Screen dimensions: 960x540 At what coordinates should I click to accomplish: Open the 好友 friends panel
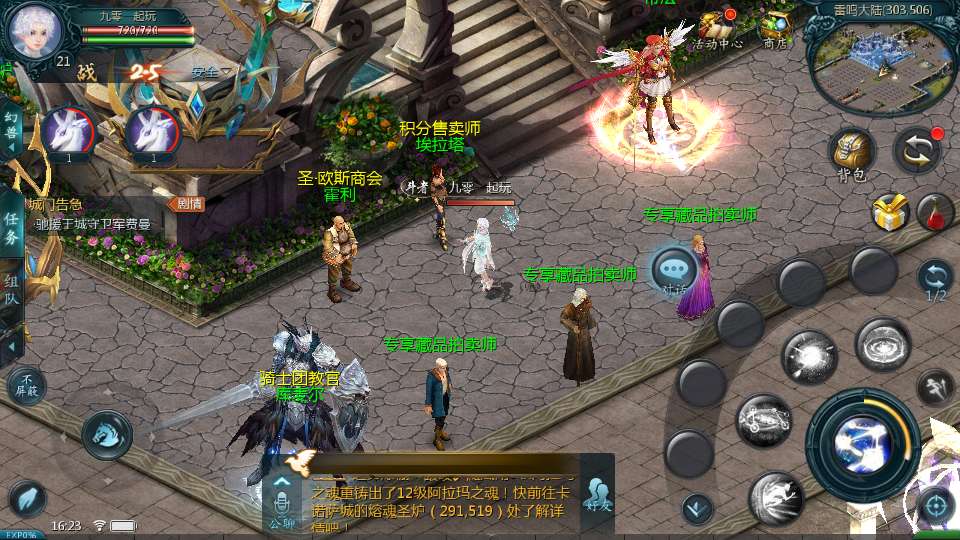(x=599, y=495)
